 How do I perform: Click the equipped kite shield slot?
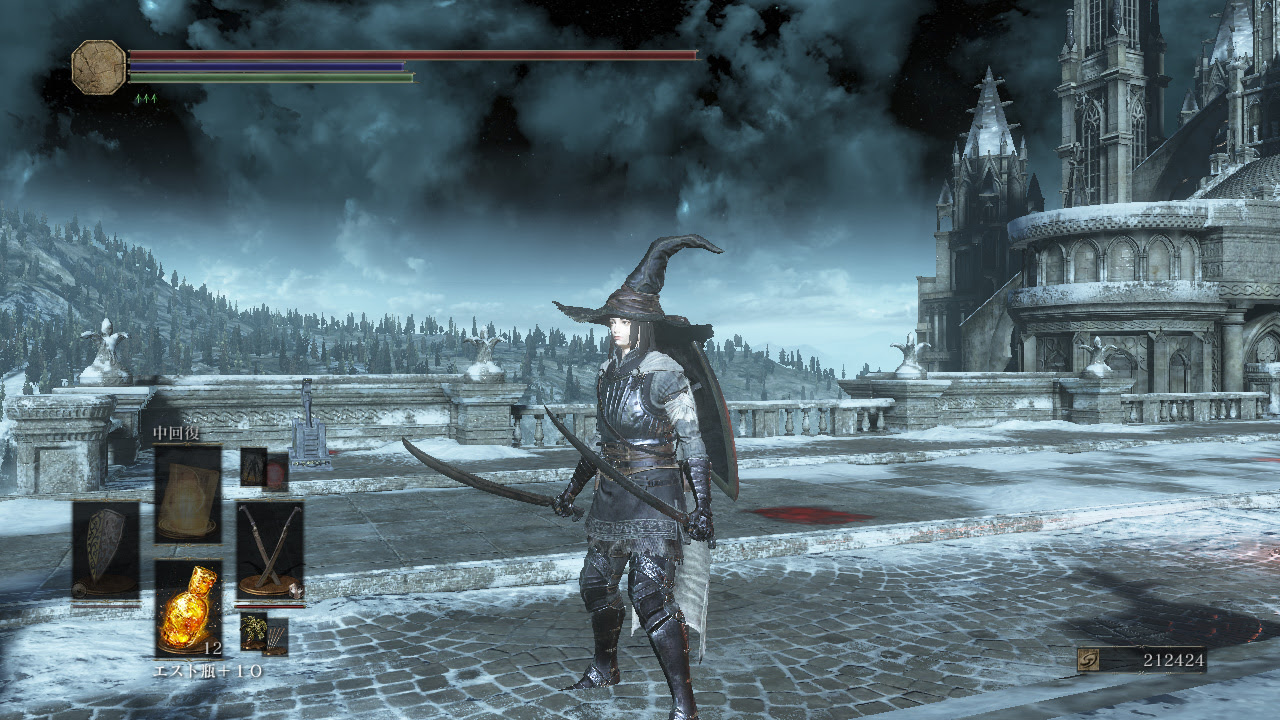[x=105, y=549]
